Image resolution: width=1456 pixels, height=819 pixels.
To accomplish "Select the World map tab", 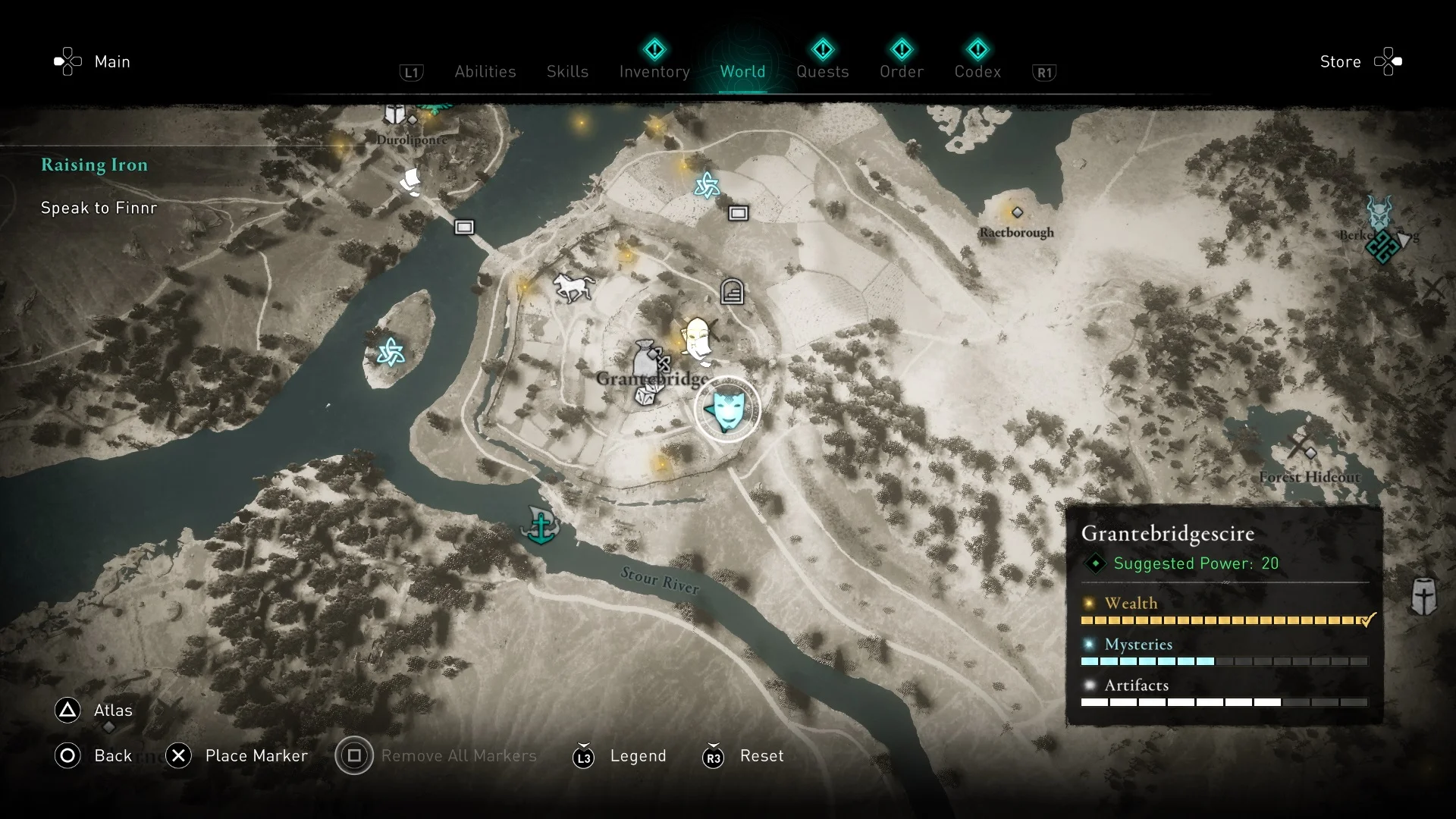I will pyautogui.click(x=742, y=71).
